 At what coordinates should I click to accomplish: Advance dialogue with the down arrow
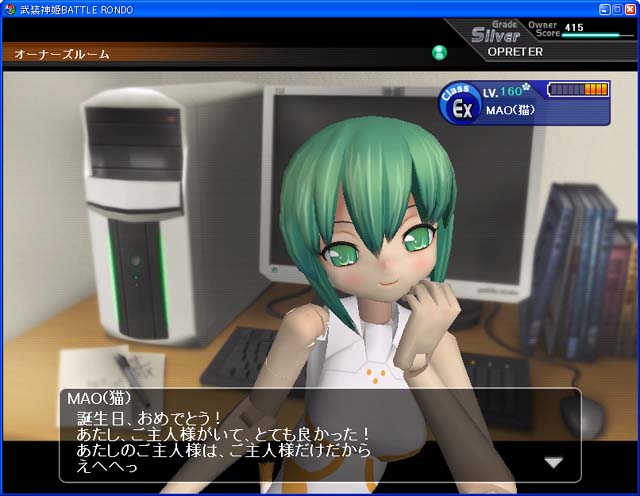553,462
